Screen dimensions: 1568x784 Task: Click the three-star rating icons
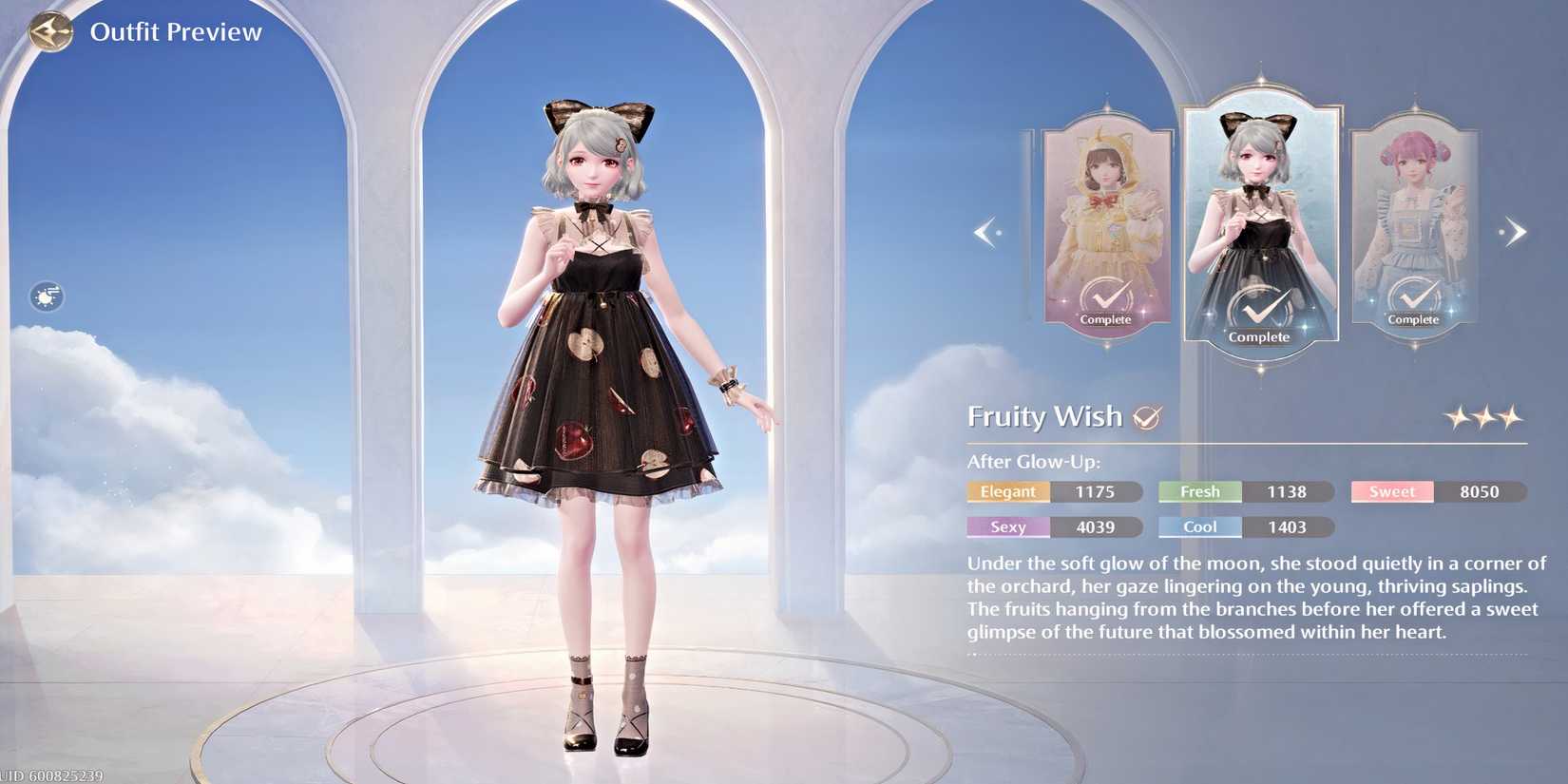pos(1487,414)
